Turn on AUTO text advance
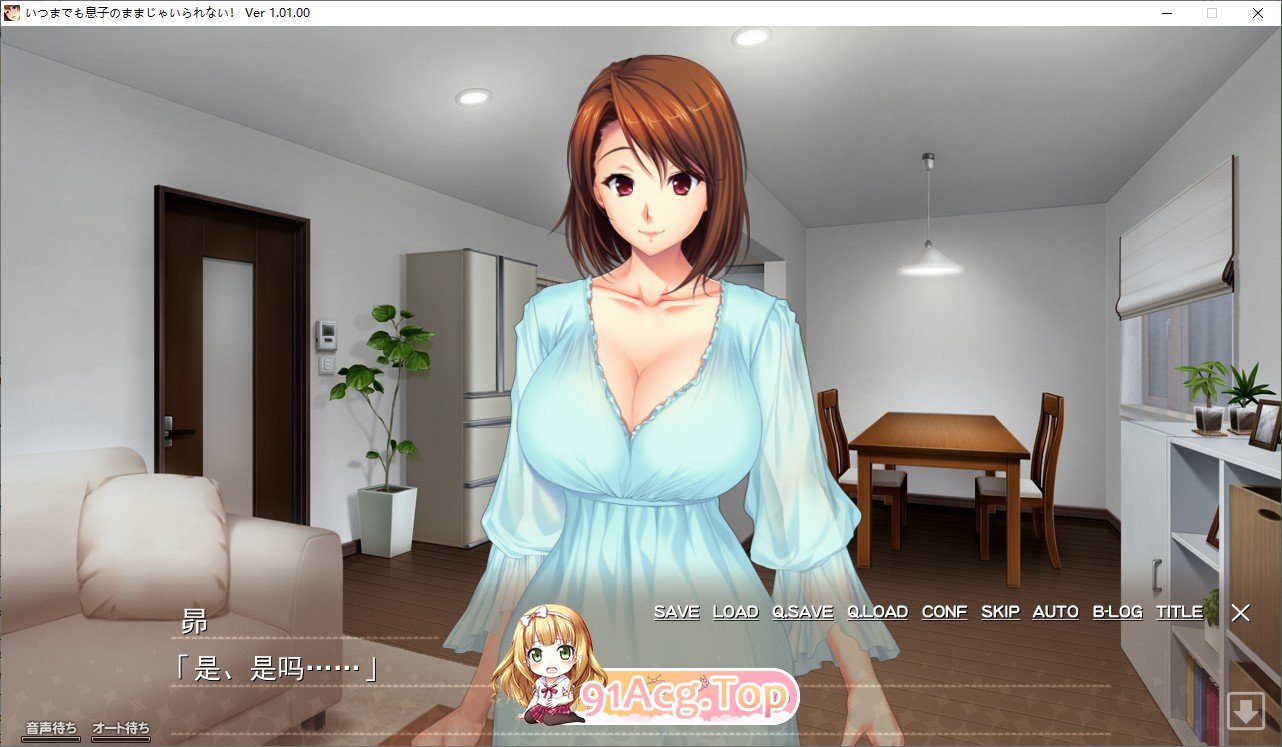 1055,612
